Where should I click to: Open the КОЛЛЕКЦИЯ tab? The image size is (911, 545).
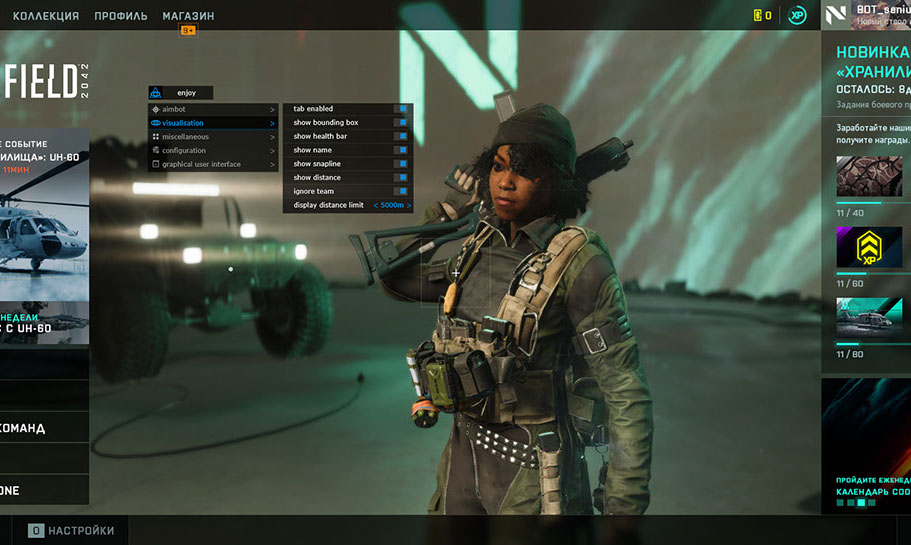45,16
